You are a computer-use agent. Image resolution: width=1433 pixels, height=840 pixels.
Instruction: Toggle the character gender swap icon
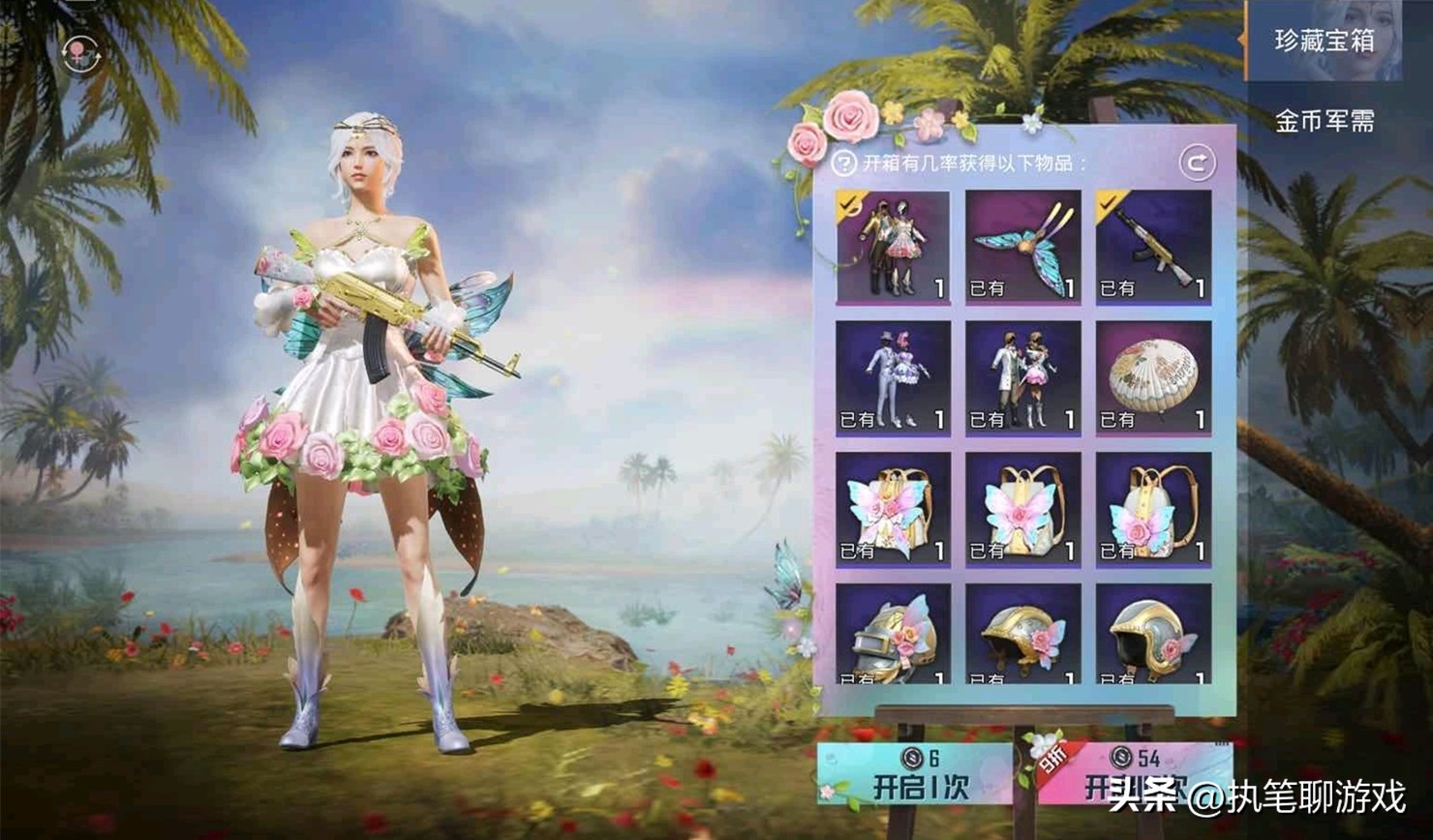pyautogui.click(x=80, y=53)
